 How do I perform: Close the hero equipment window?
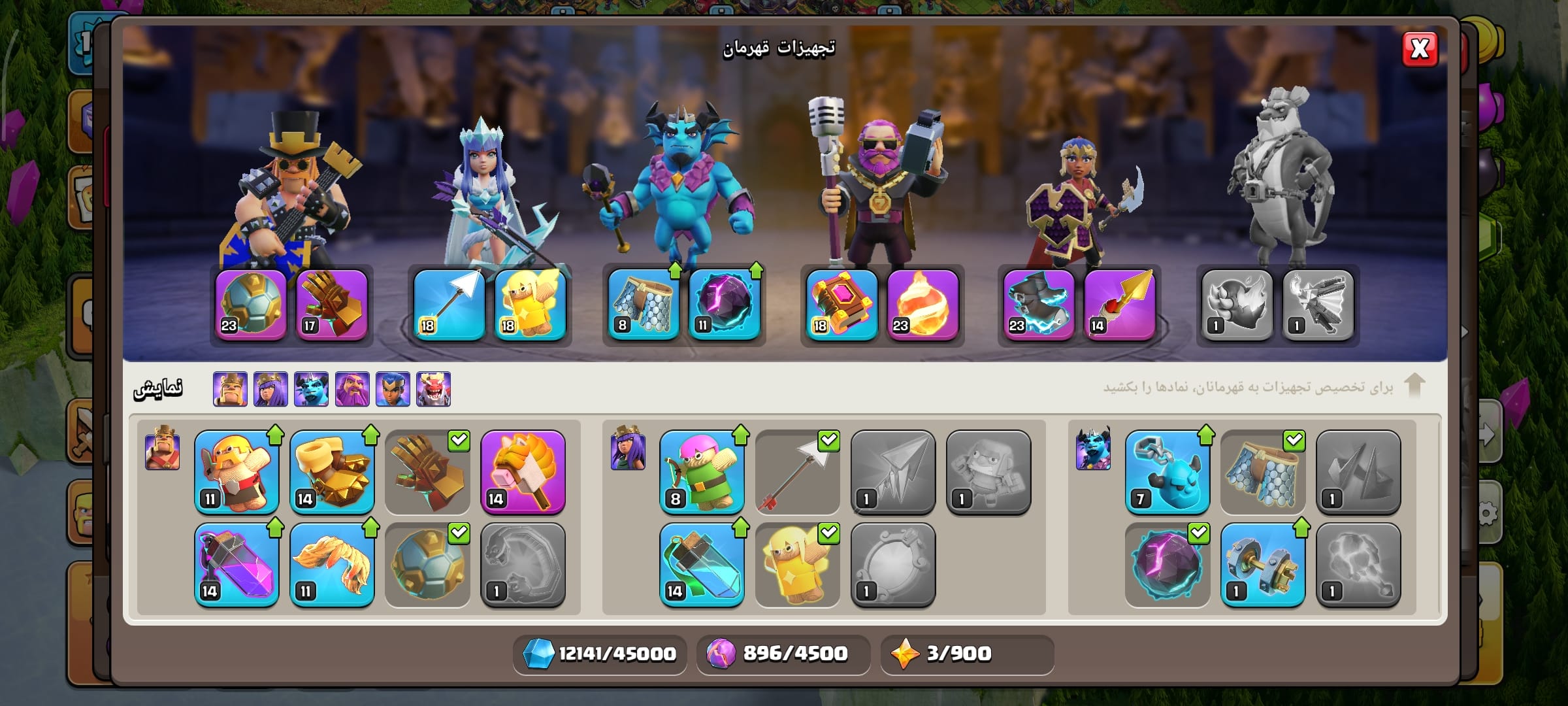[x=1419, y=49]
